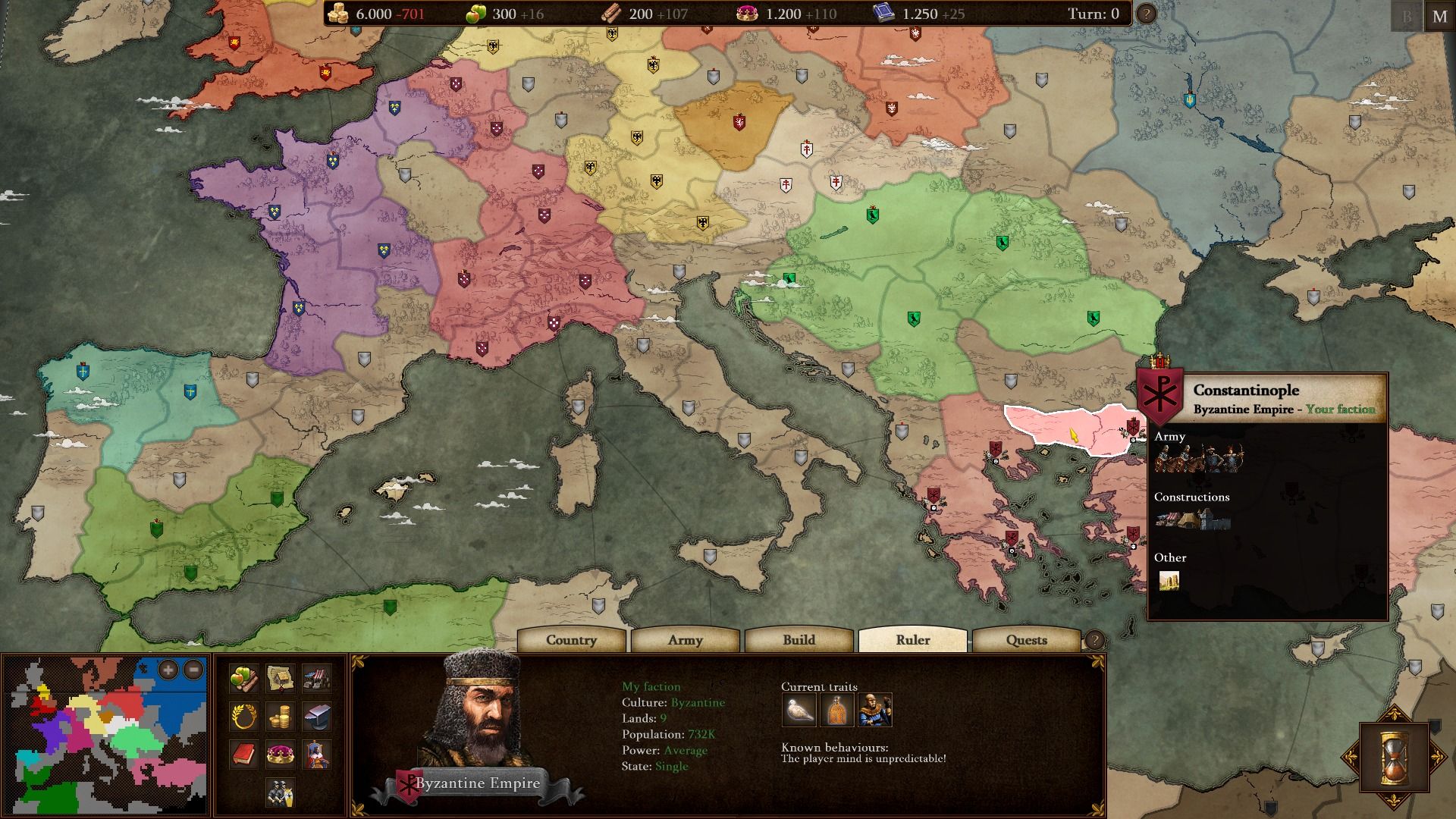Show the Quests tab
This screenshot has width=1456, height=819.
pos(1026,640)
